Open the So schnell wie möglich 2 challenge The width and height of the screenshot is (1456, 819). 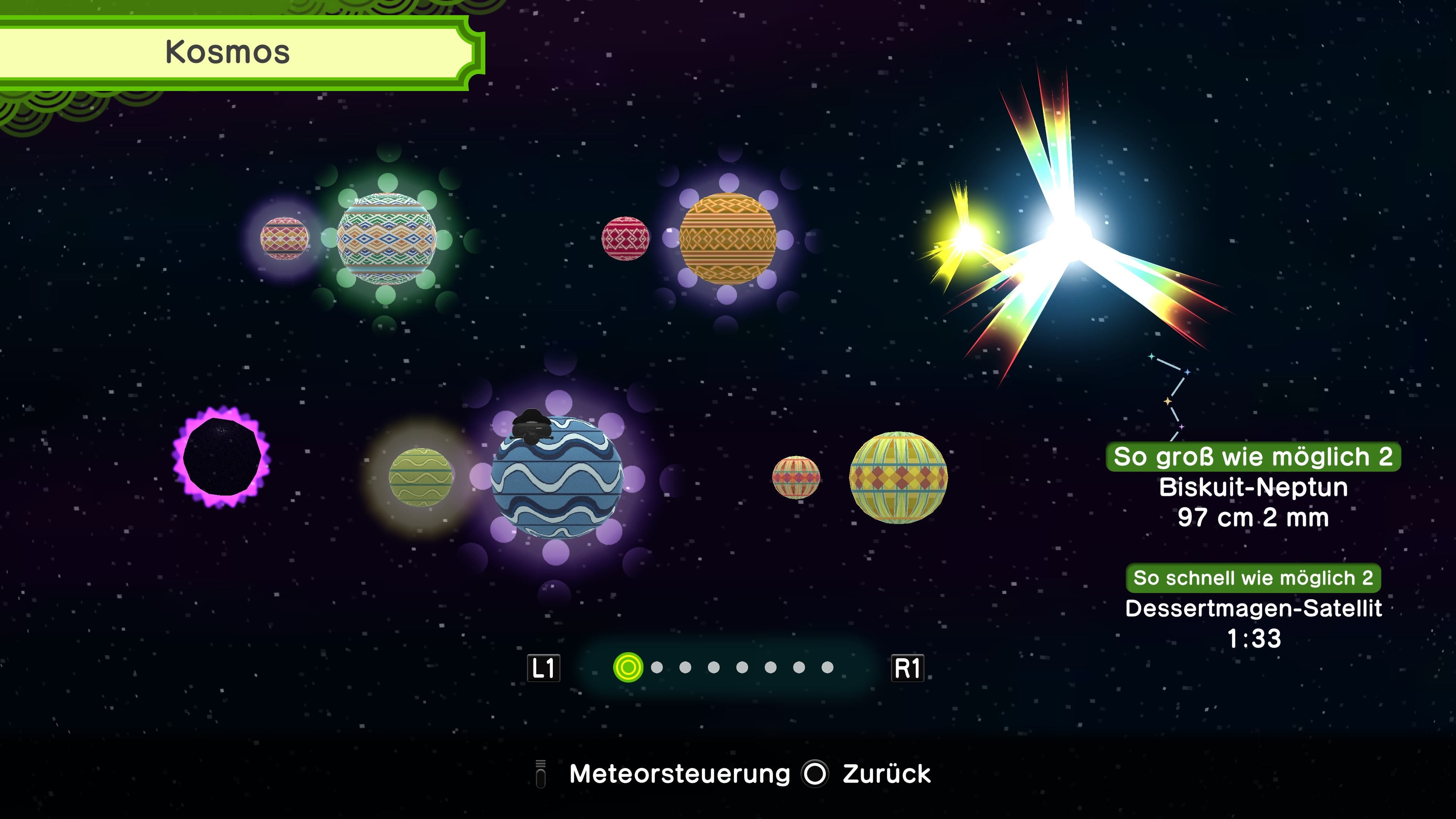[1253, 578]
